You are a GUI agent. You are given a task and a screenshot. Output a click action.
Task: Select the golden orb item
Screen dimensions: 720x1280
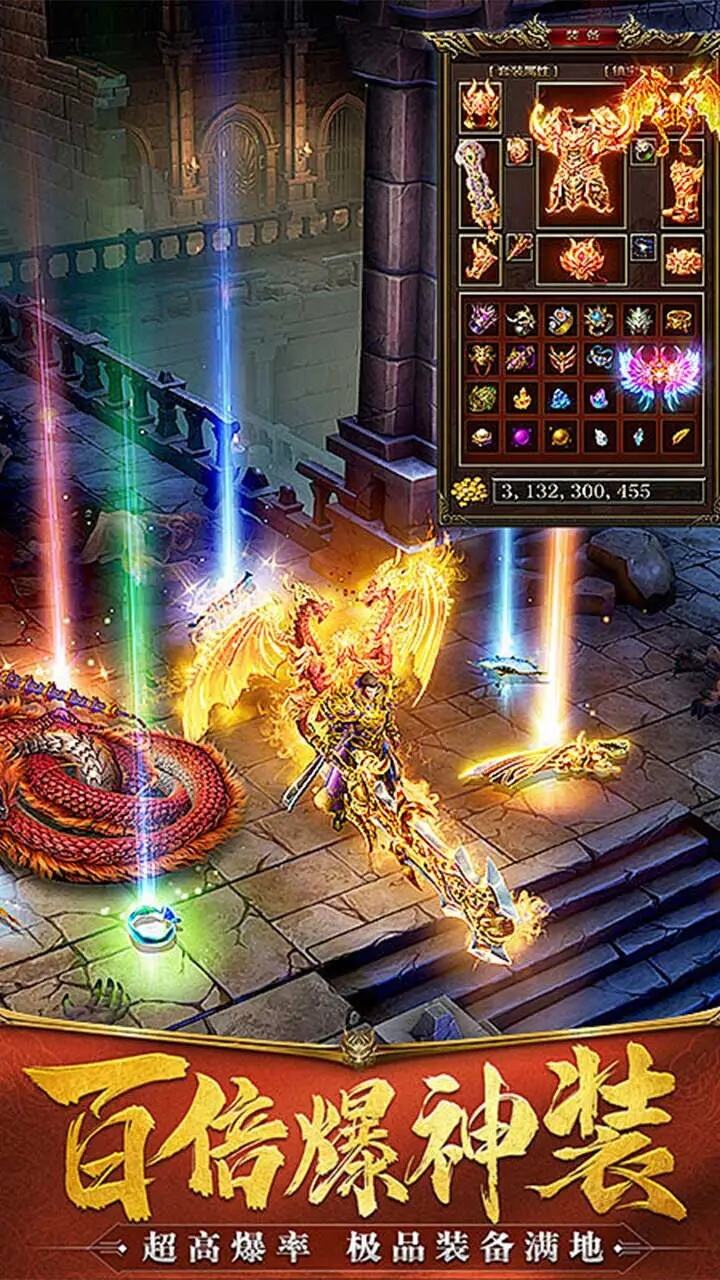coord(561,436)
